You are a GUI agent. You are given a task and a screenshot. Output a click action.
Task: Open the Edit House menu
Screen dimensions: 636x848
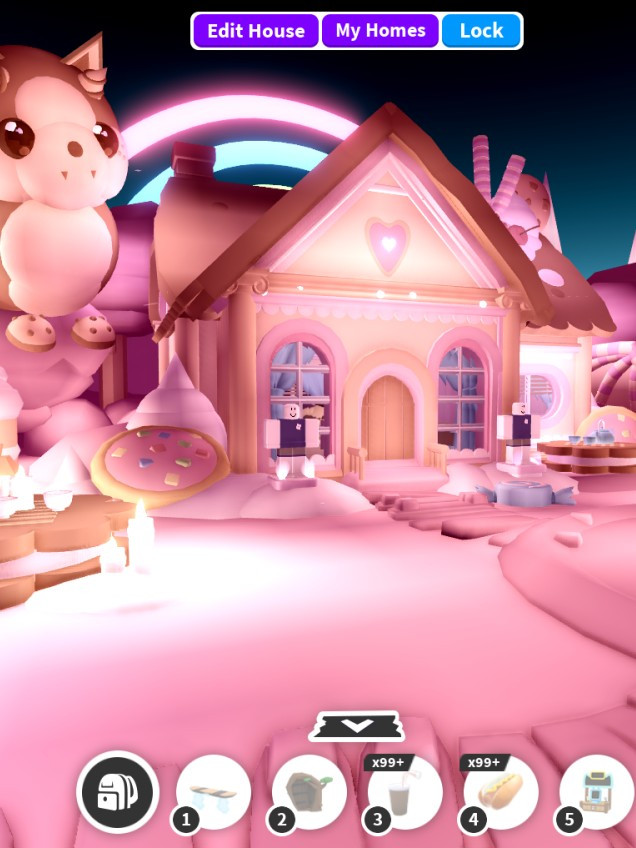pyautogui.click(x=256, y=31)
